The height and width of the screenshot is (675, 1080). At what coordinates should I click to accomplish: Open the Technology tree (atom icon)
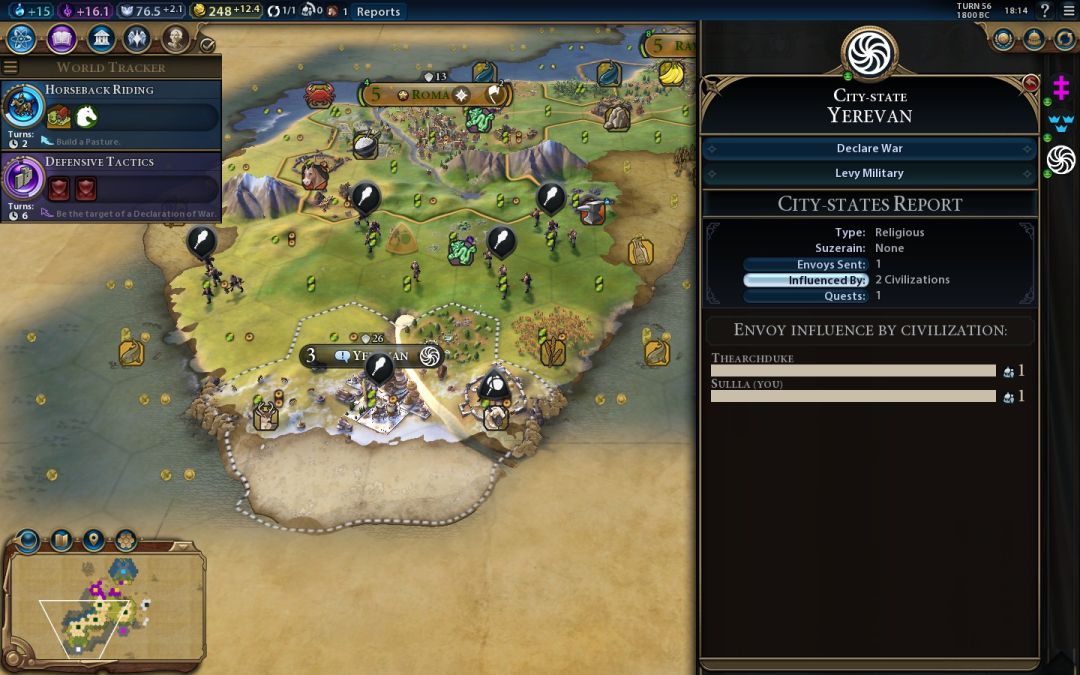pyautogui.click(x=22, y=39)
